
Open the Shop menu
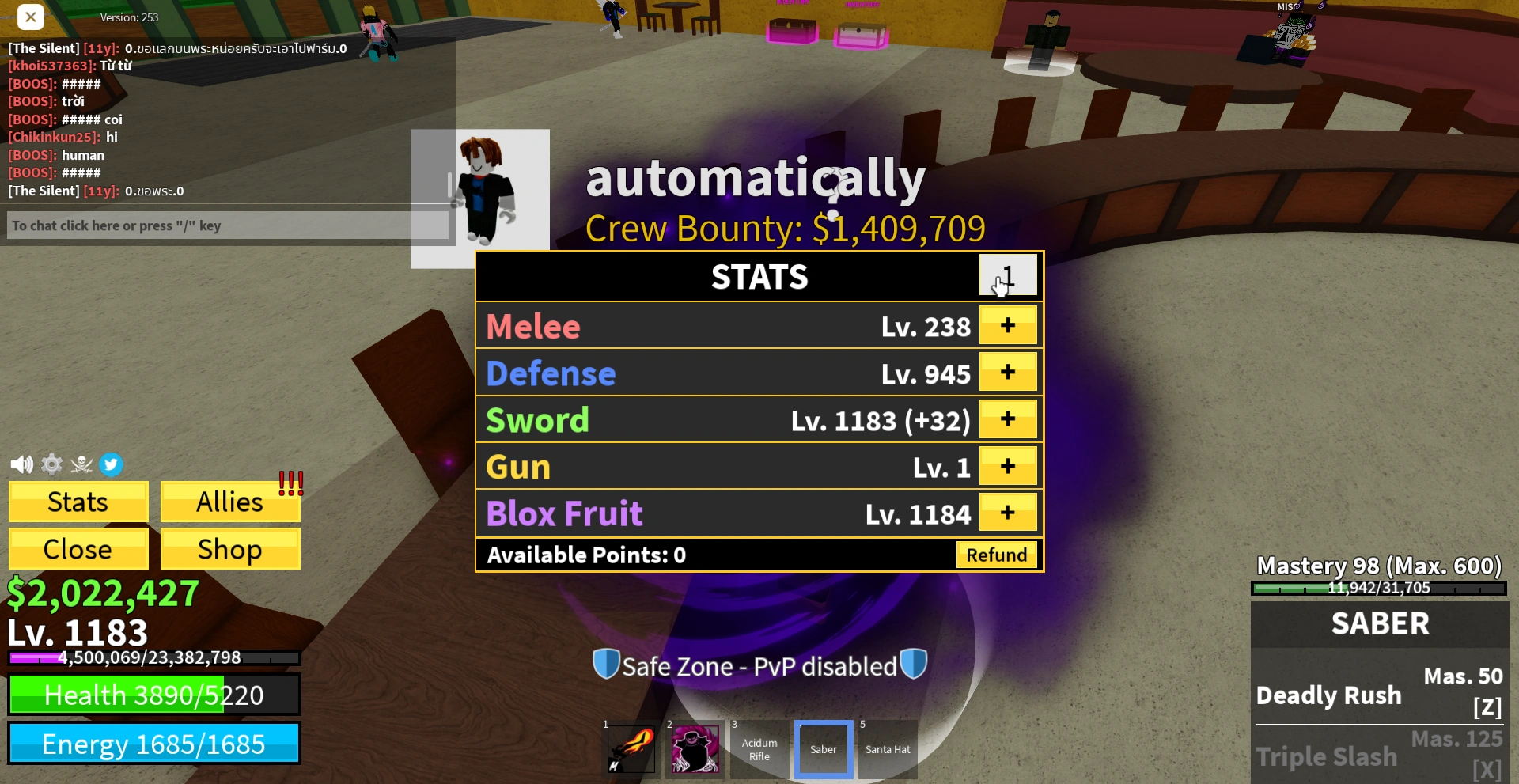229,548
